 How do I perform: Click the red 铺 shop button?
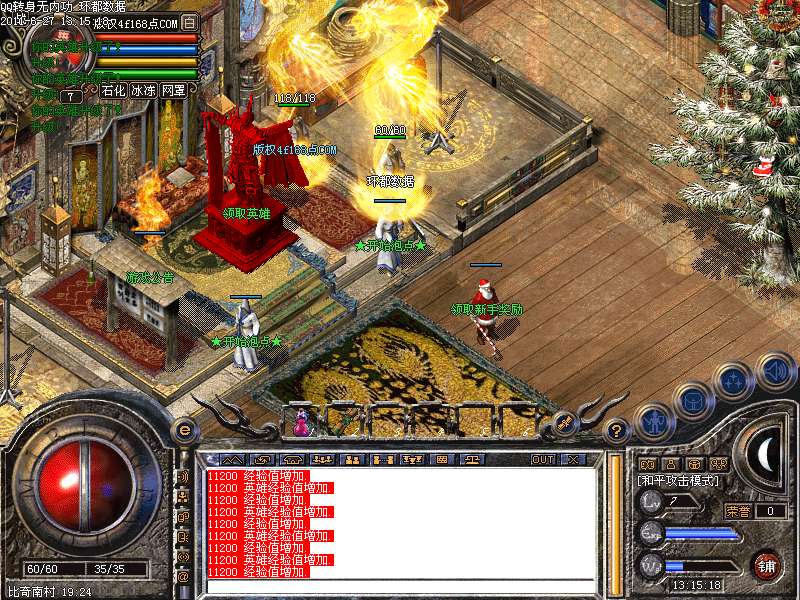point(767,565)
